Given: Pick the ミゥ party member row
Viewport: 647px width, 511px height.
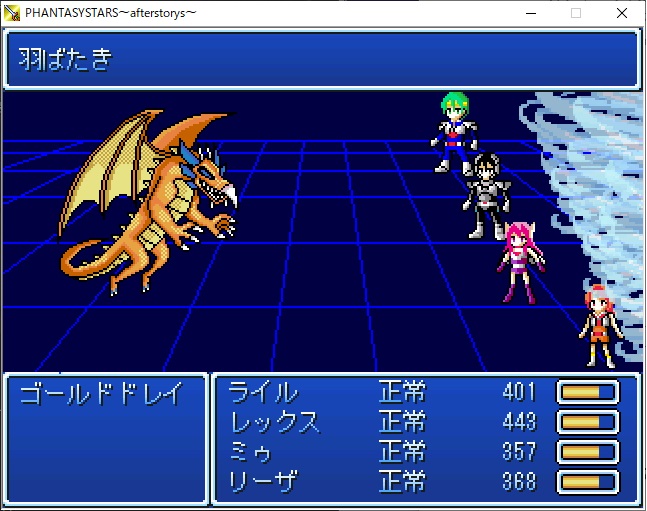Looking at the screenshot, I should pyautogui.click(x=251, y=451).
